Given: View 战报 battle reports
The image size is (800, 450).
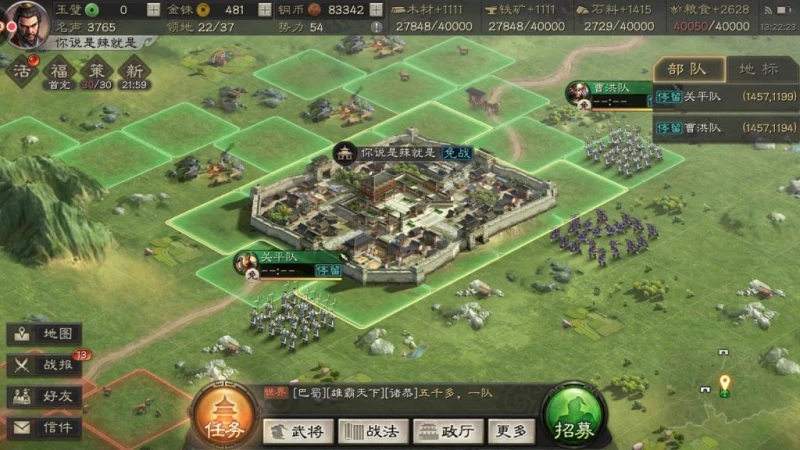Looking at the screenshot, I should coord(45,365).
